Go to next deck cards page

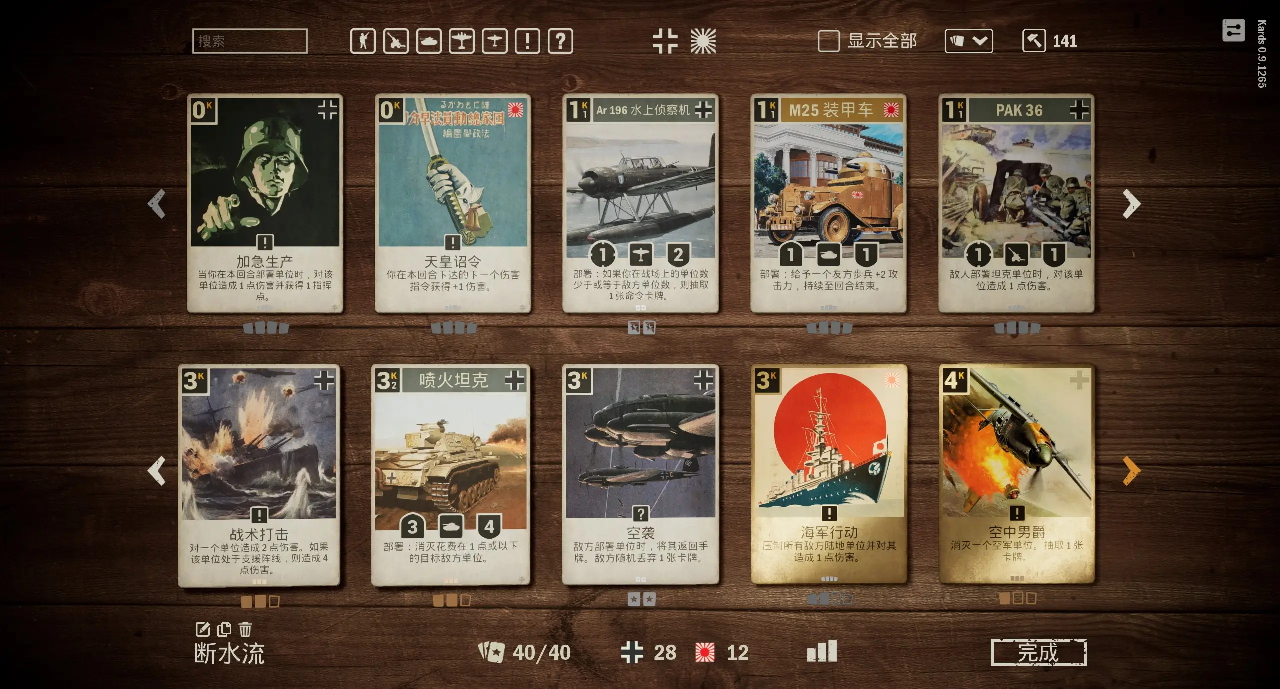tap(1131, 471)
